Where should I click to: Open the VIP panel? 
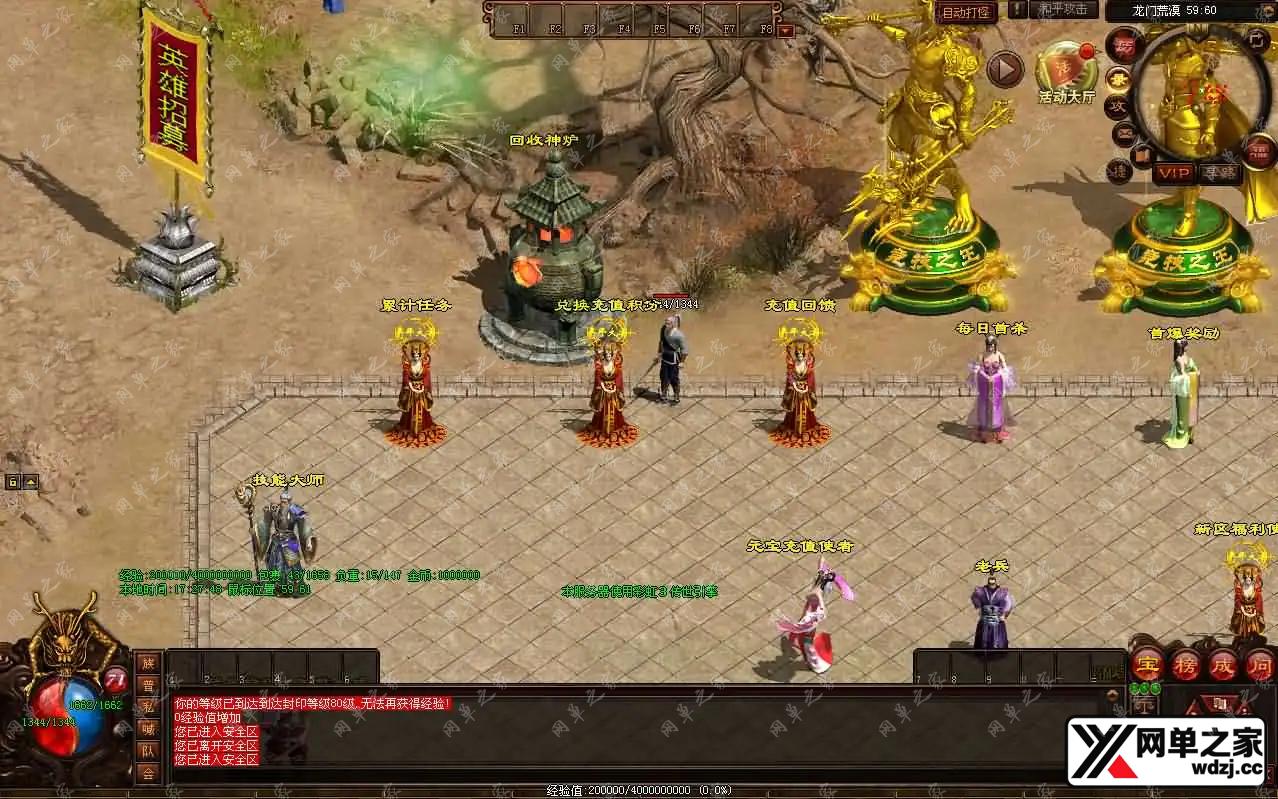pos(1174,173)
